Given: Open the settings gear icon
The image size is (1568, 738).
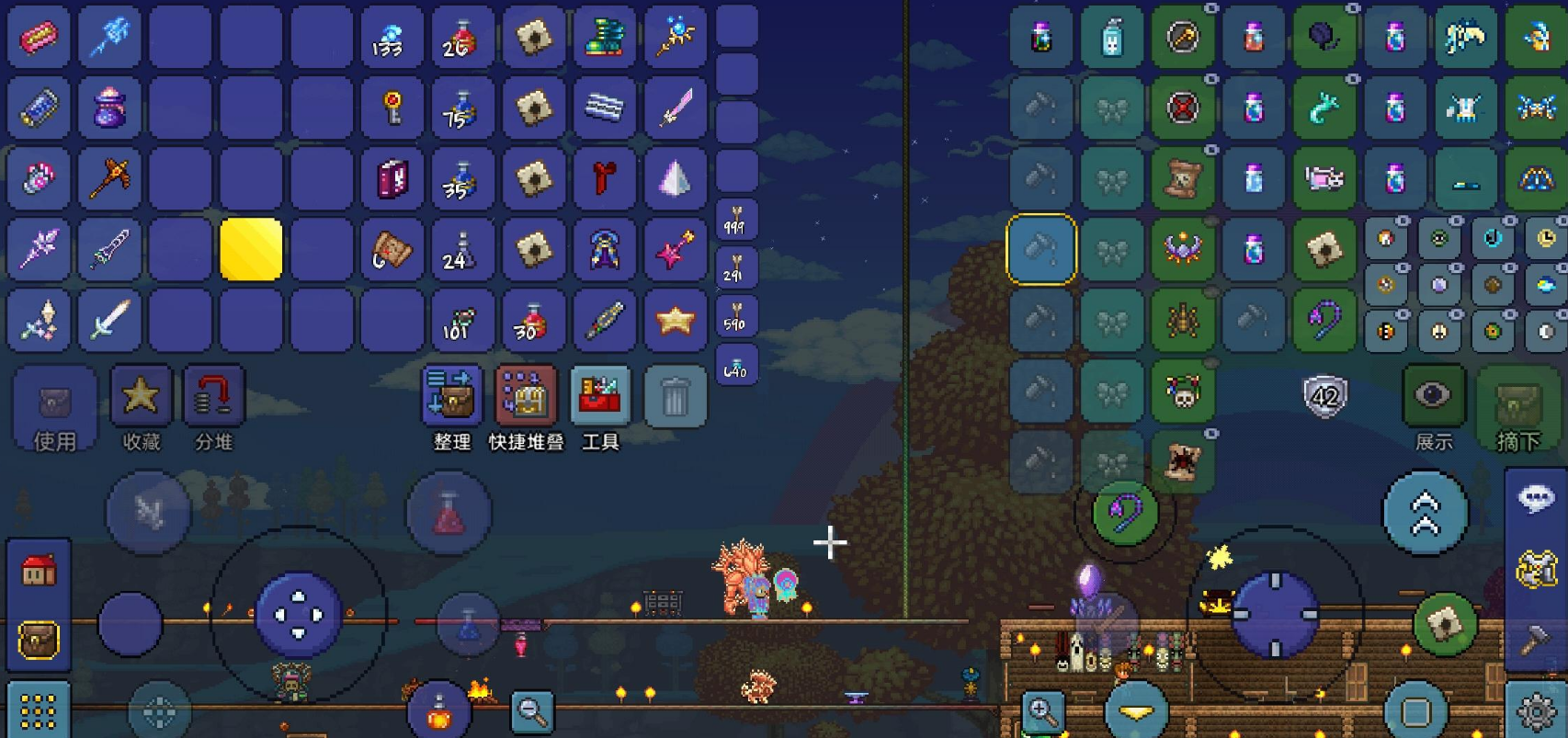Looking at the screenshot, I should click(x=1536, y=711).
